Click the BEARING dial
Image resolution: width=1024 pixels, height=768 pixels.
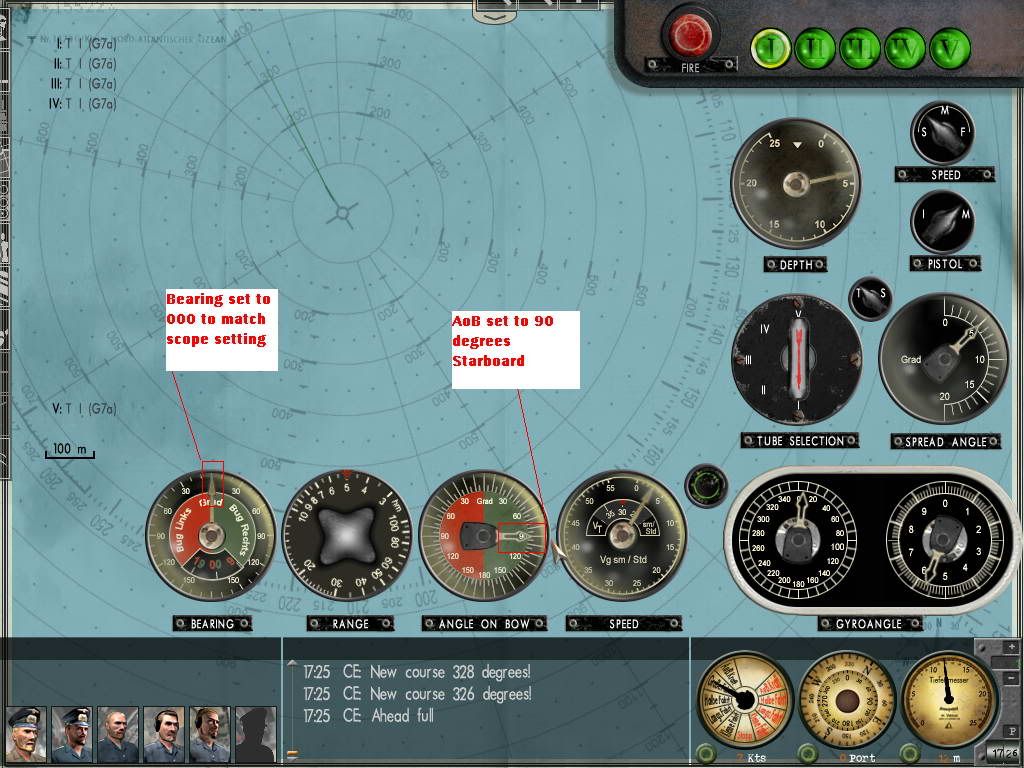coord(211,536)
